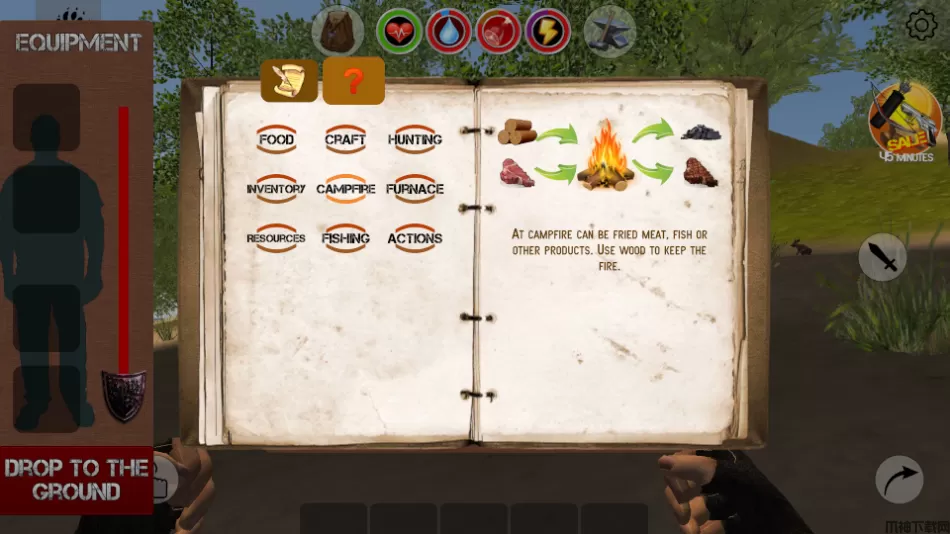Screen dimensions: 950x534
Task: Open the backpack inventory icon
Action: tap(337, 30)
